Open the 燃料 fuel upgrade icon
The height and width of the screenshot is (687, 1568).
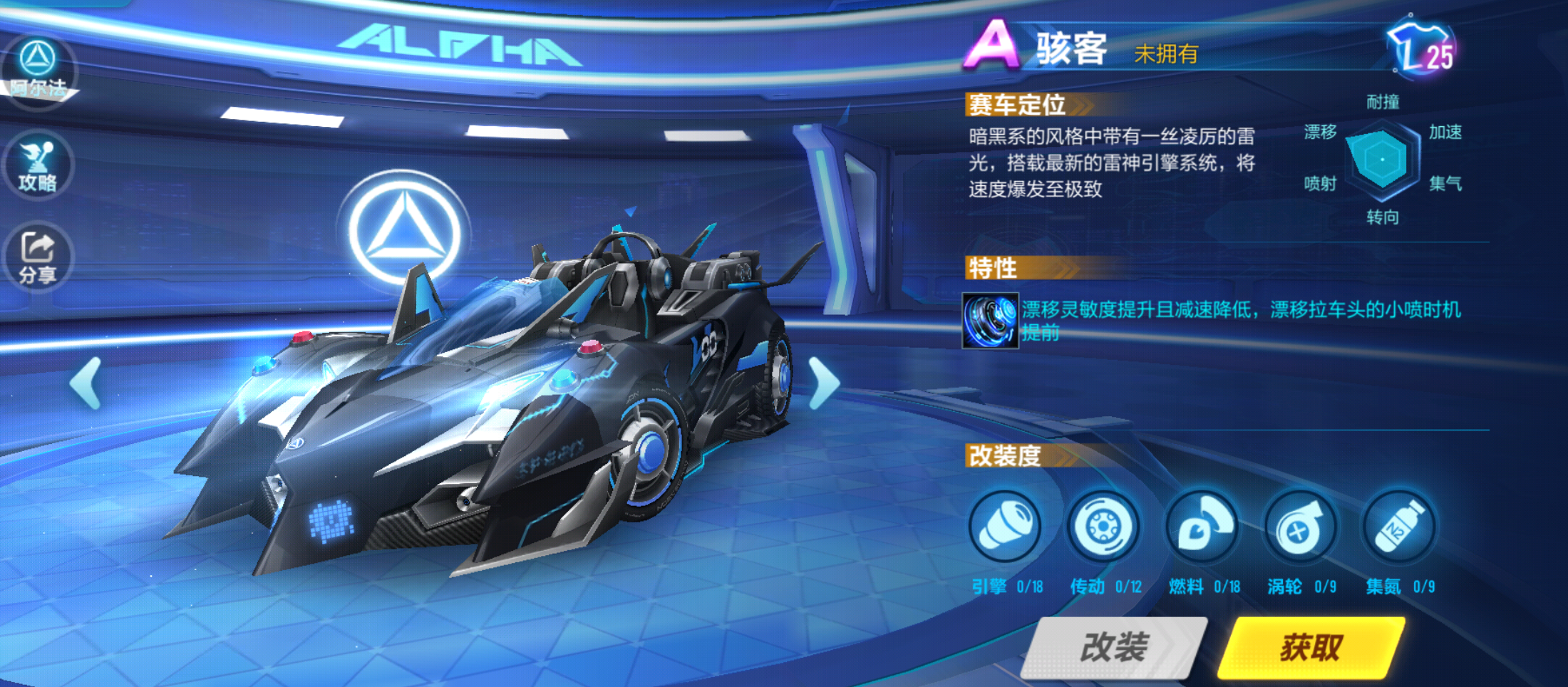(1202, 527)
